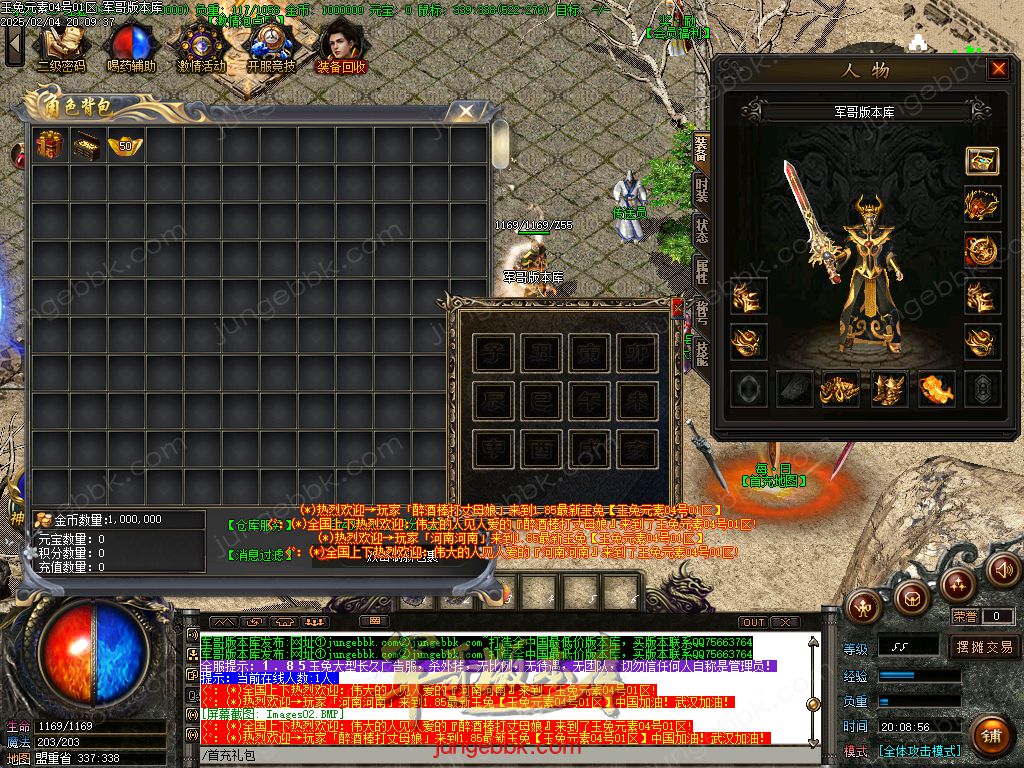Close the character equipment panel
The width and height of the screenshot is (1024, 768).
[x=998, y=69]
